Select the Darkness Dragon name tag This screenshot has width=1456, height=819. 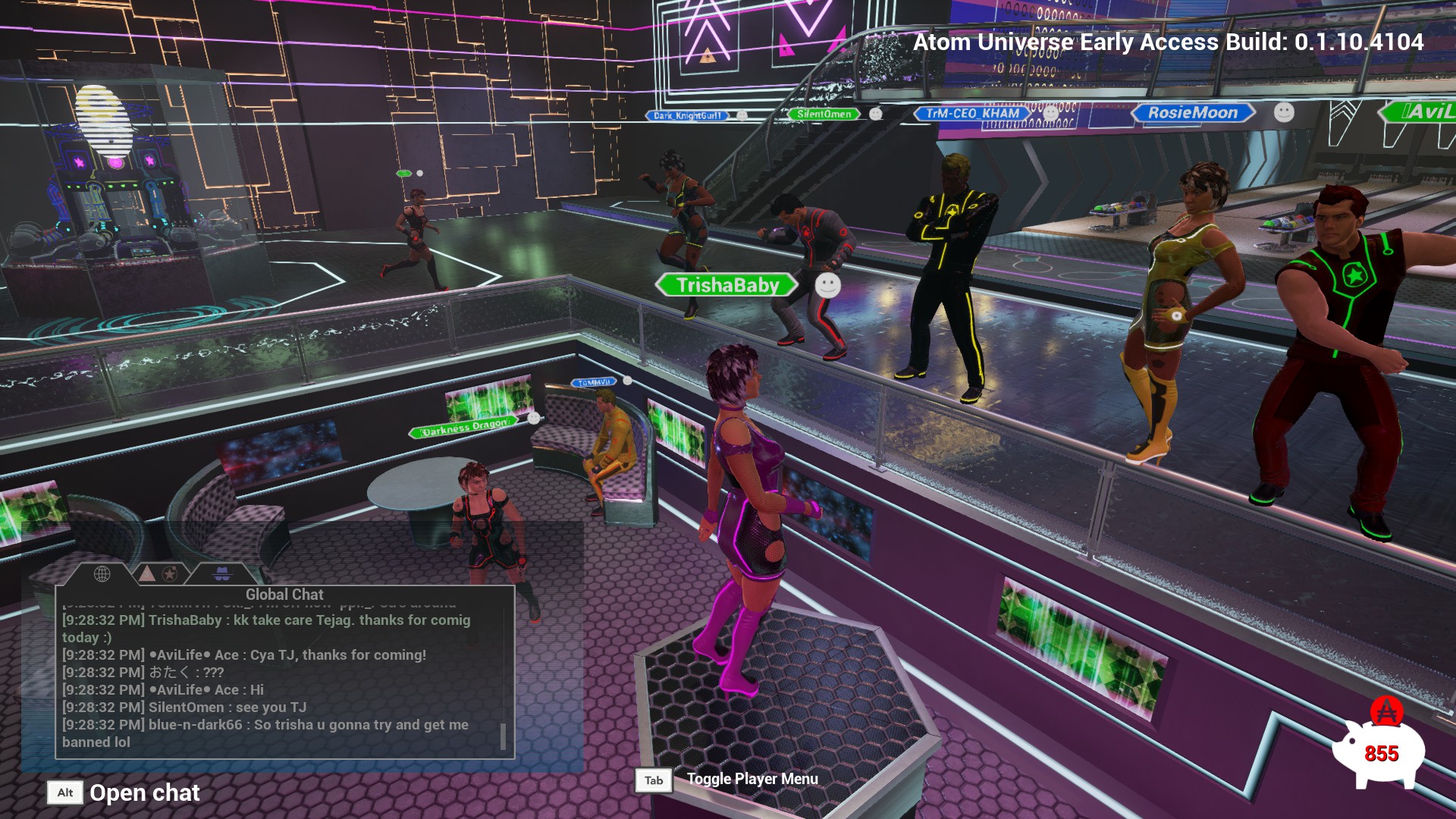464,428
